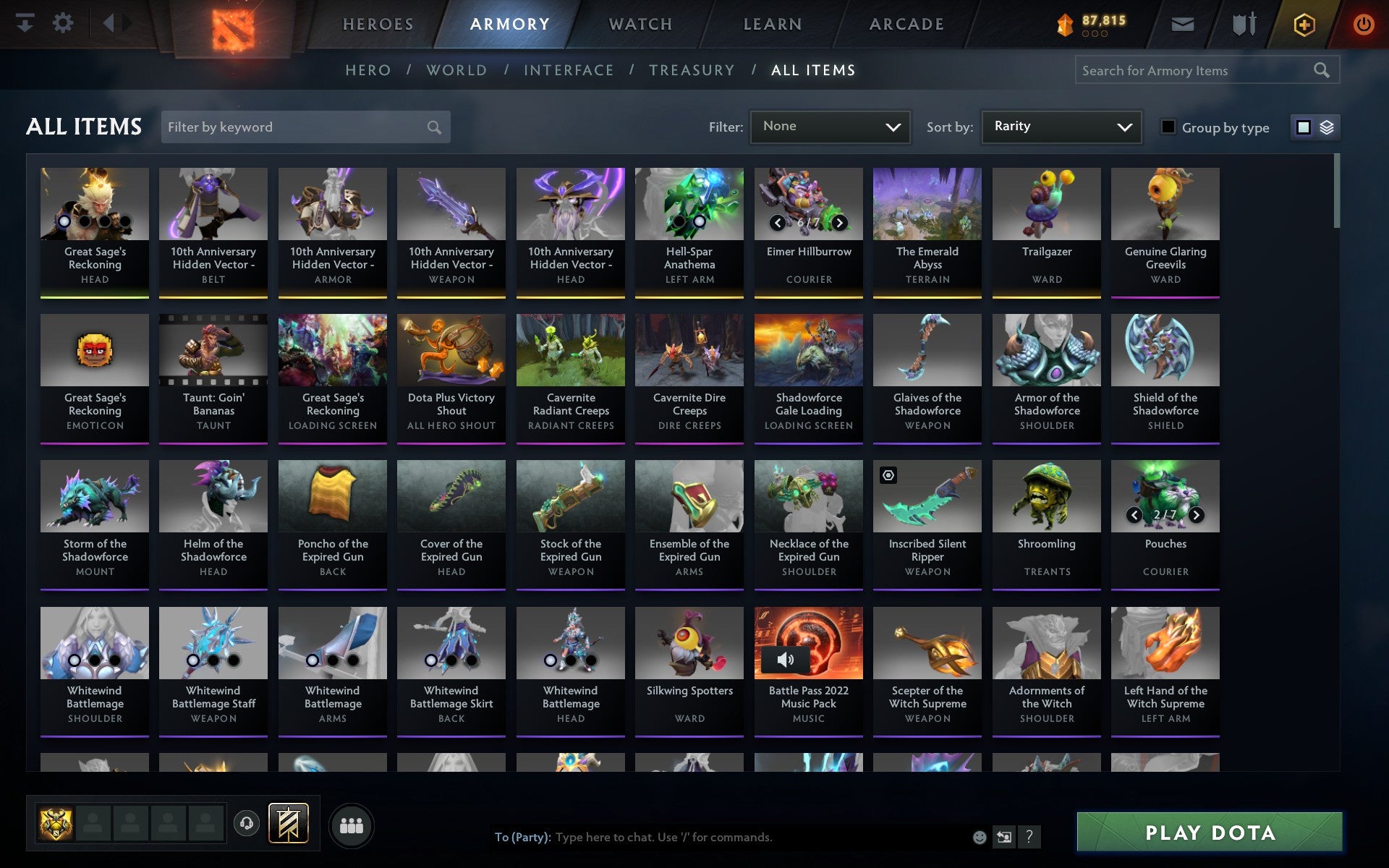
Task: Toggle the grid view square icon
Action: pyautogui.click(x=1304, y=127)
